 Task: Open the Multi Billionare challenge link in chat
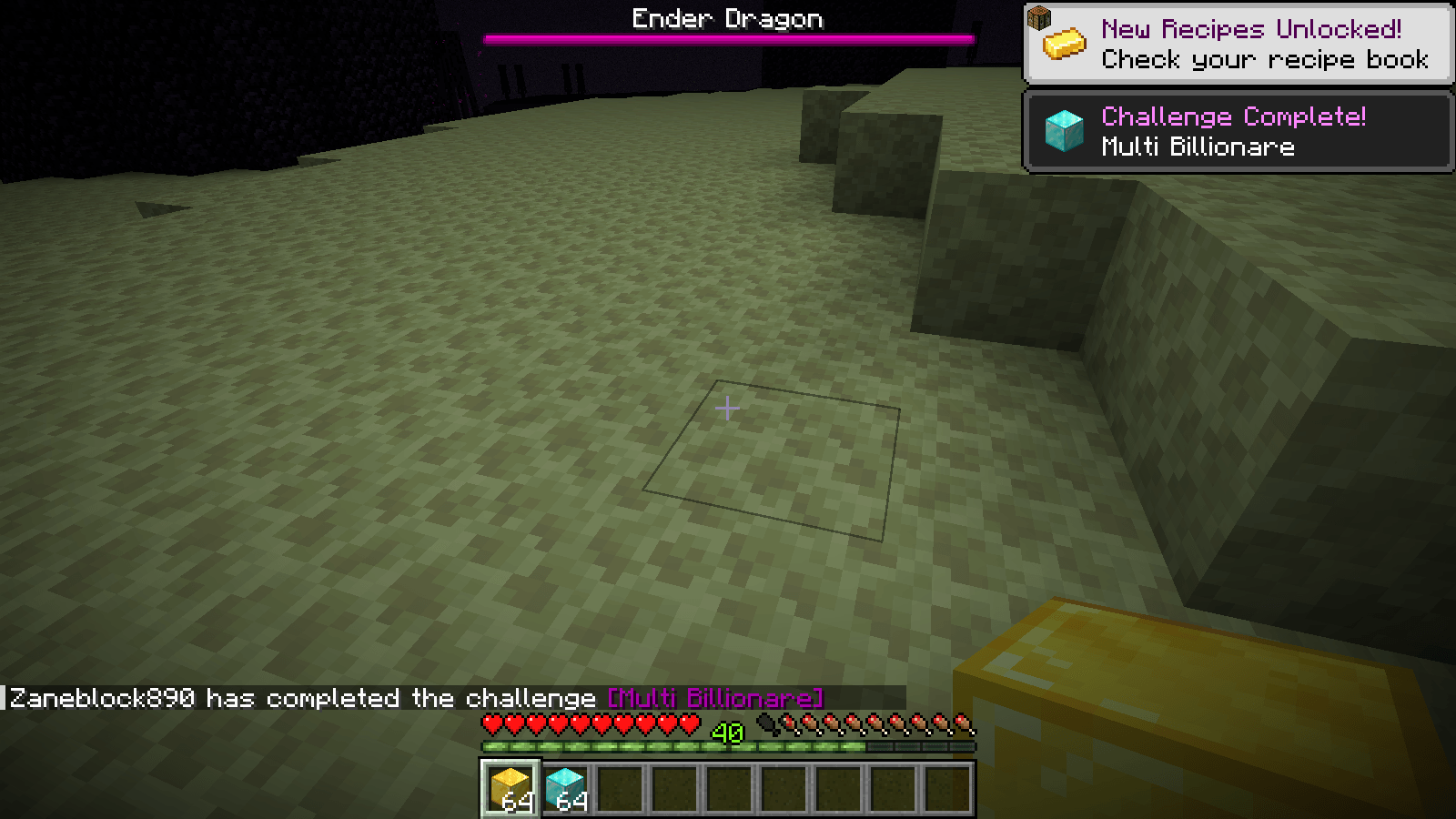point(715,698)
